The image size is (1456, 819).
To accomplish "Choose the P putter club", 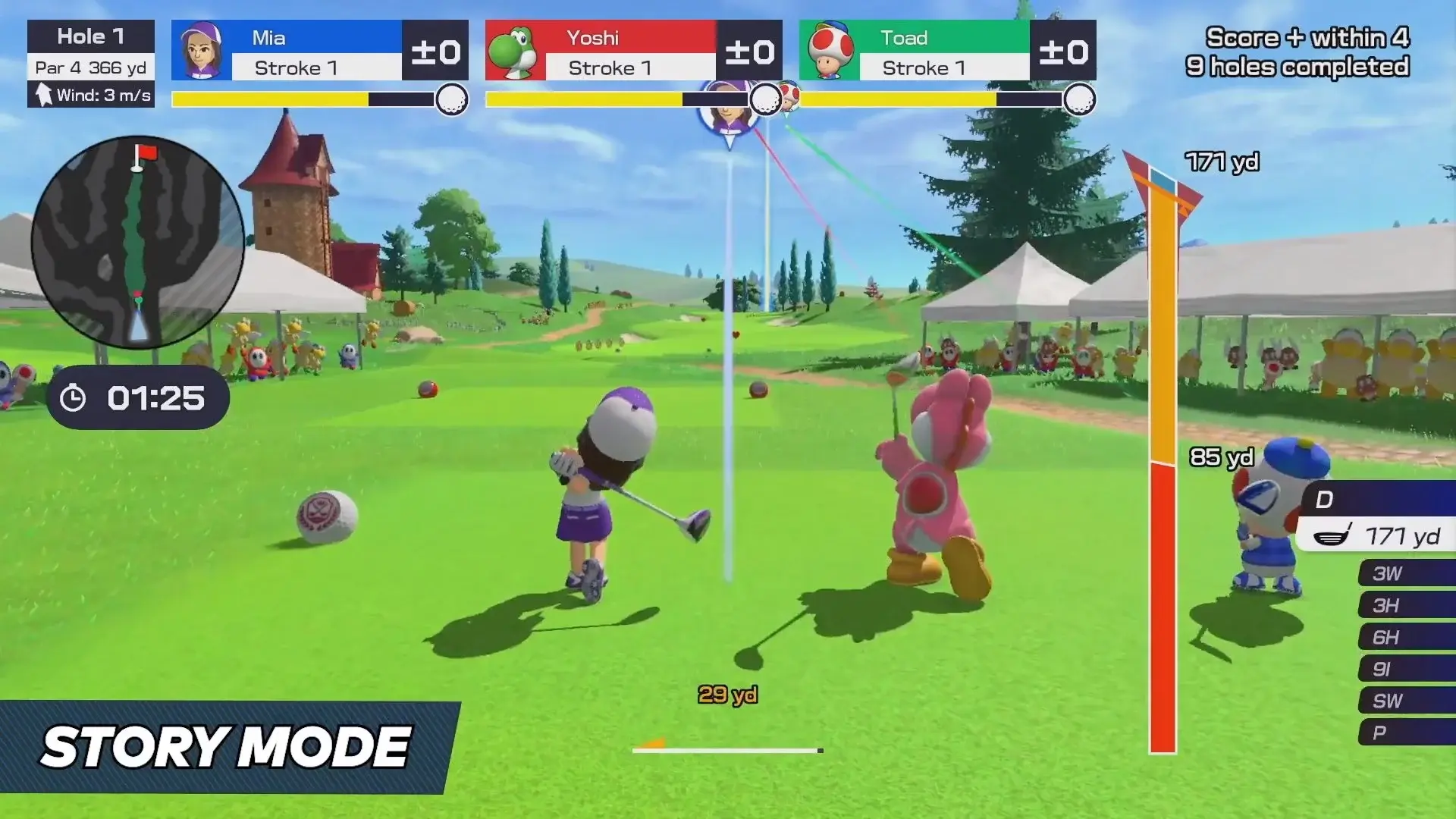I will pyautogui.click(x=1405, y=733).
